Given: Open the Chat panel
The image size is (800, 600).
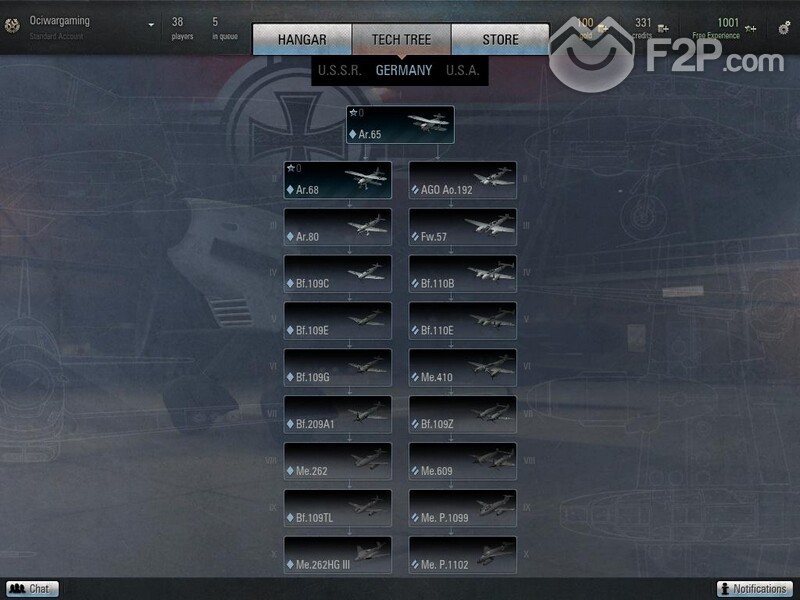Looking at the screenshot, I should pos(32,589).
